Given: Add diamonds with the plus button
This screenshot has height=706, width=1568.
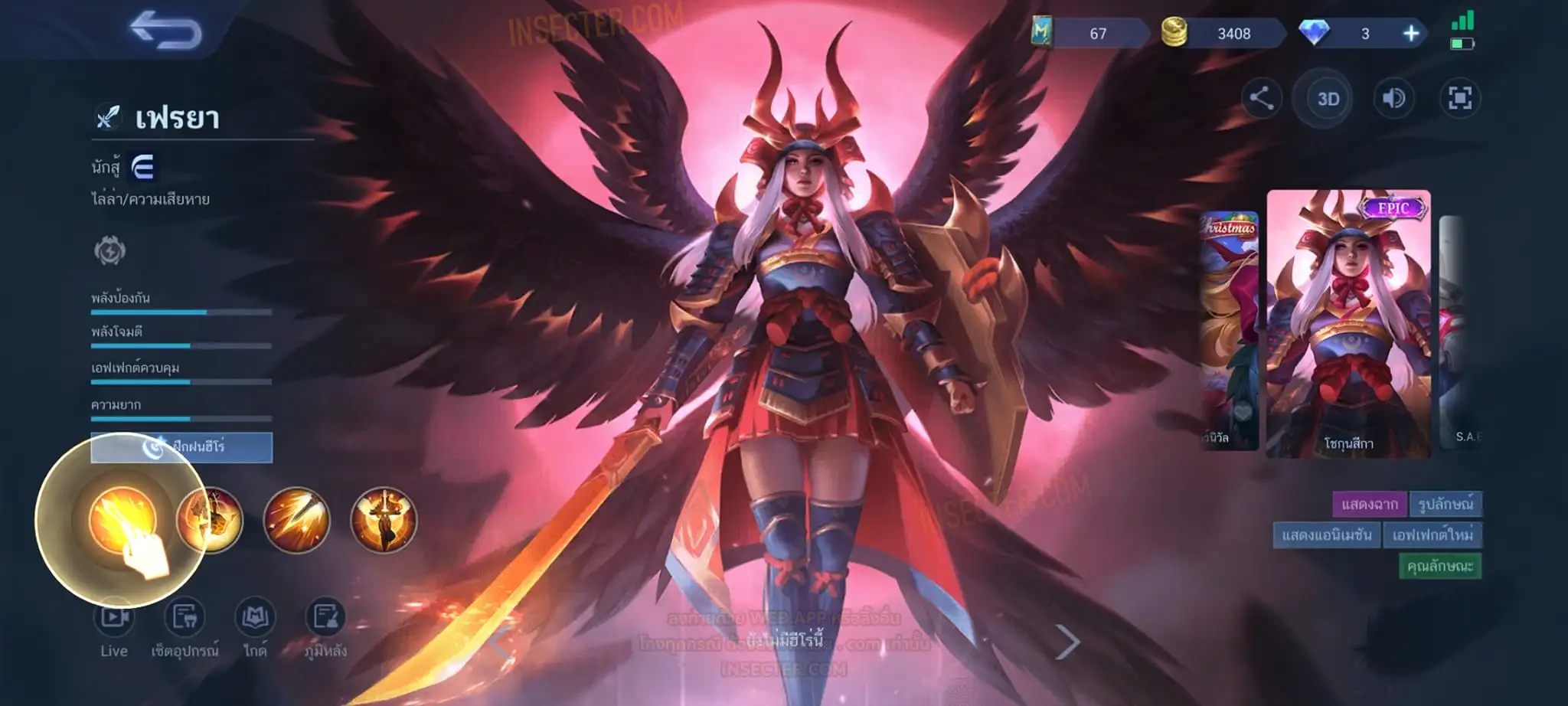Looking at the screenshot, I should tap(1410, 33).
